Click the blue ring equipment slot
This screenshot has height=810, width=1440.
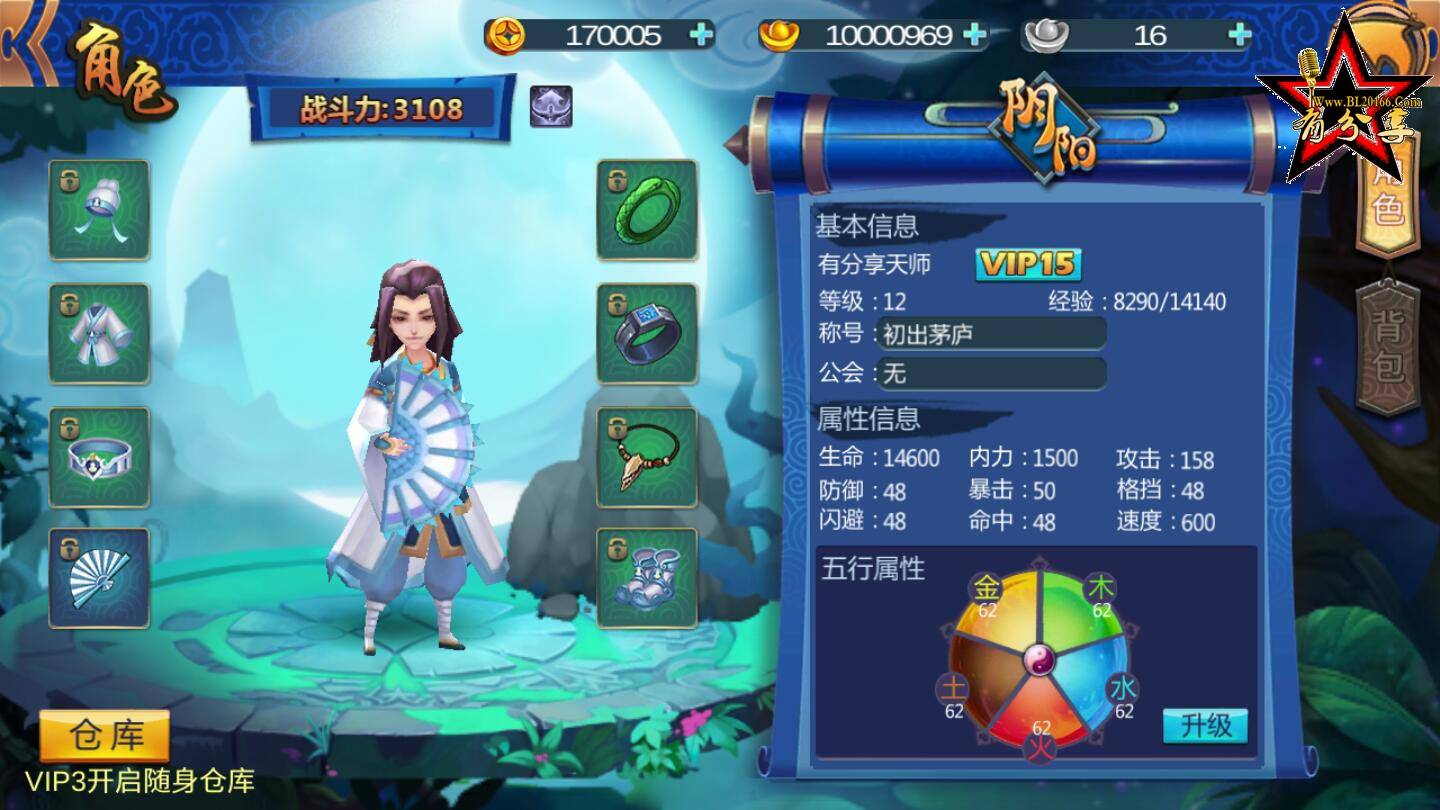coord(648,334)
